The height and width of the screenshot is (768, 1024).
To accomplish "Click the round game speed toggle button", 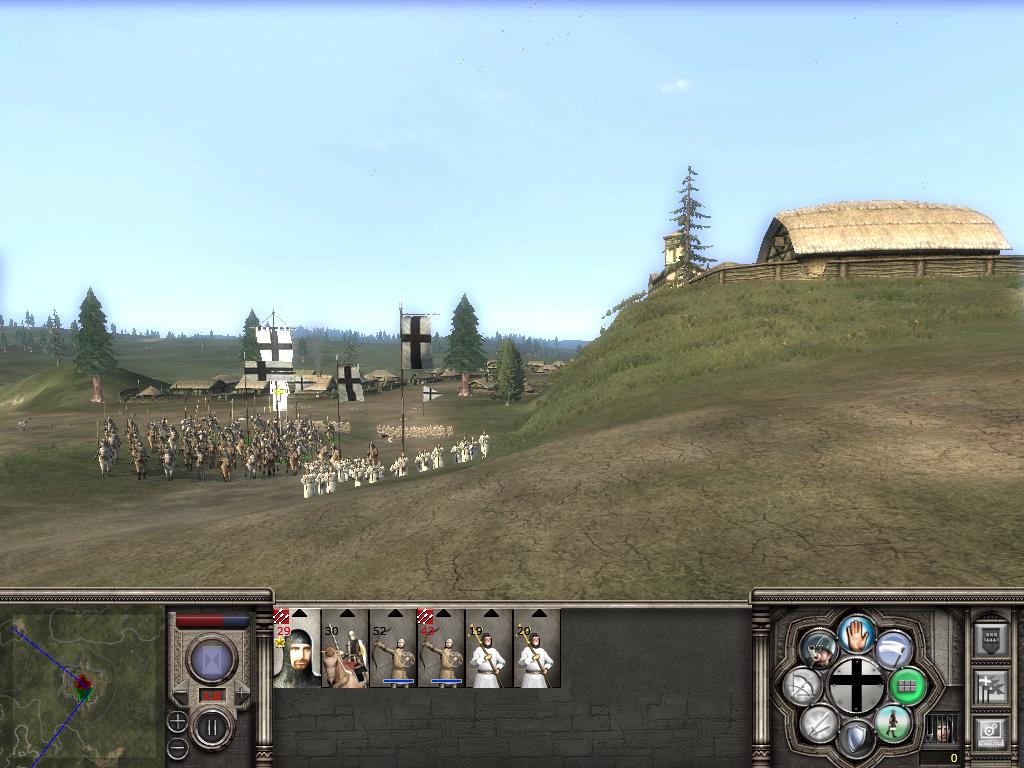I will [x=212, y=660].
